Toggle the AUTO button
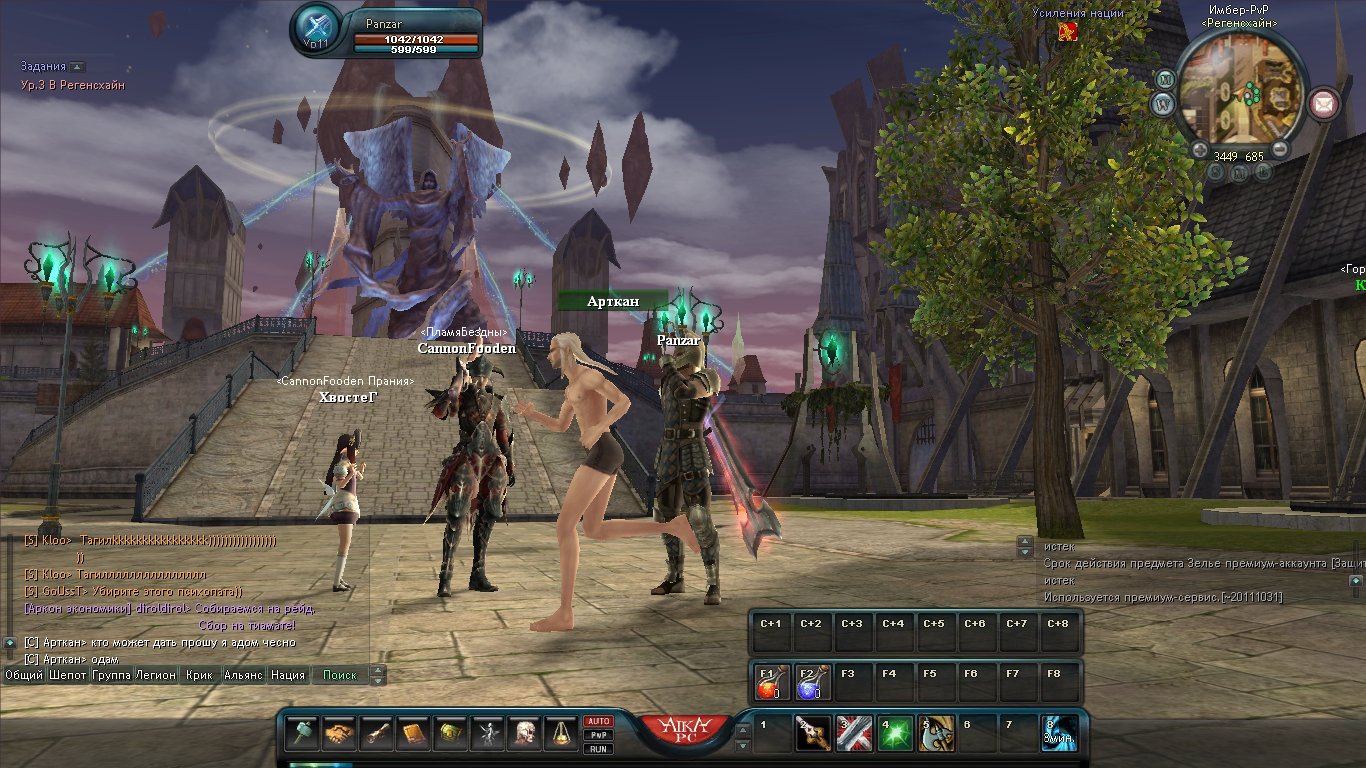This screenshot has width=1366, height=768. tap(599, 721)
